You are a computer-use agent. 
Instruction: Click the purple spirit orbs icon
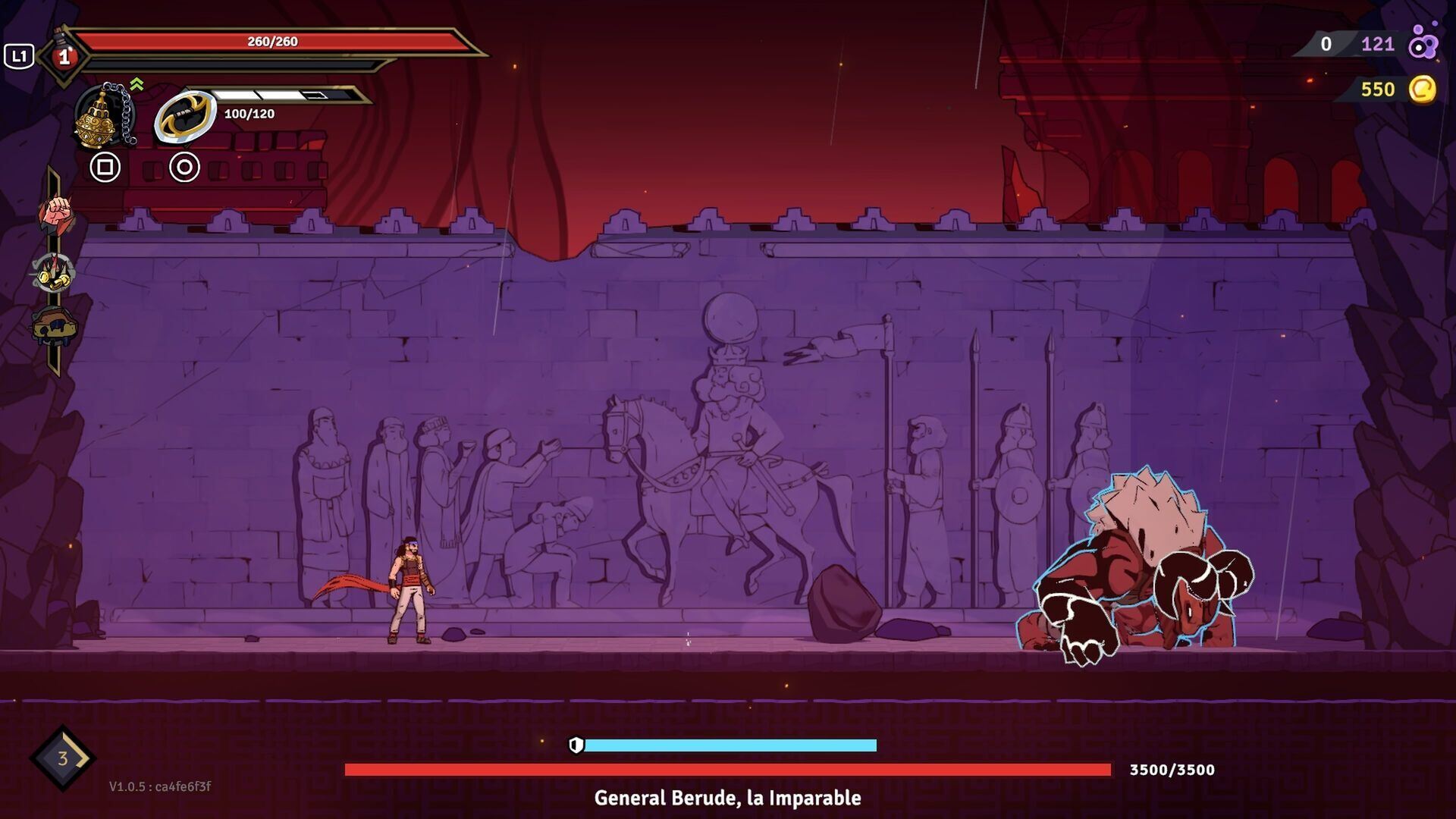[x=1423, y=43]
